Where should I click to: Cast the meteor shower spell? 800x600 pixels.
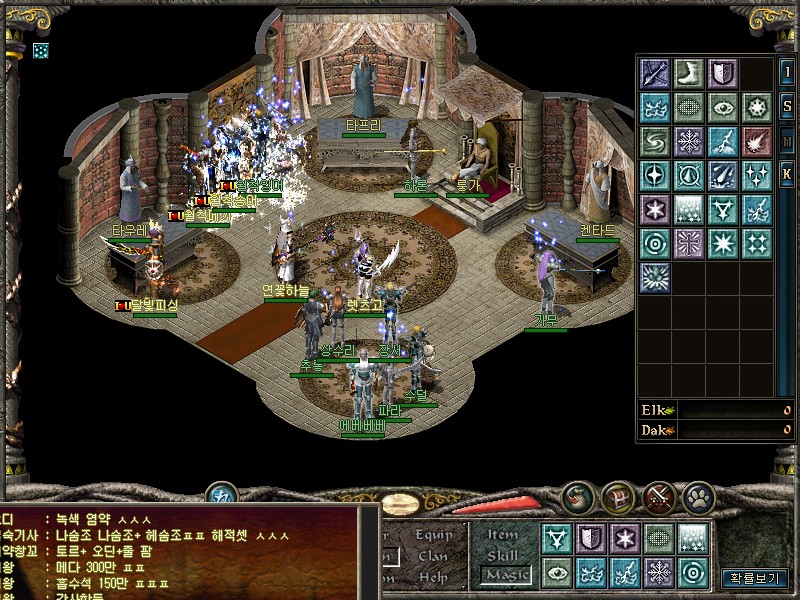point(722,175)
